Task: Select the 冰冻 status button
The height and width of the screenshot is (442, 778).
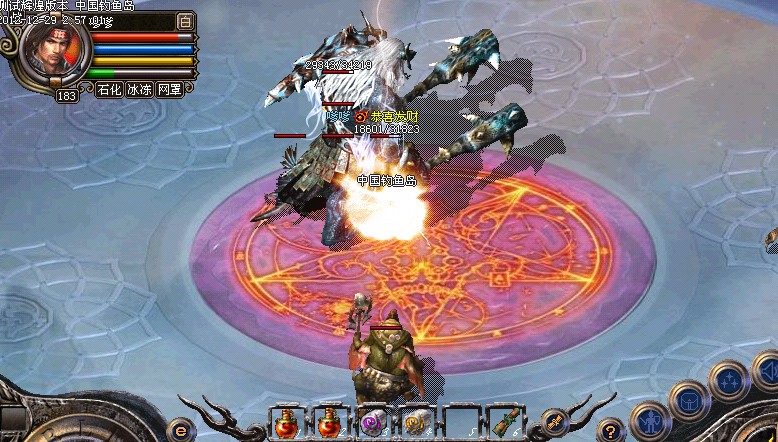Action: pos(140,89)
